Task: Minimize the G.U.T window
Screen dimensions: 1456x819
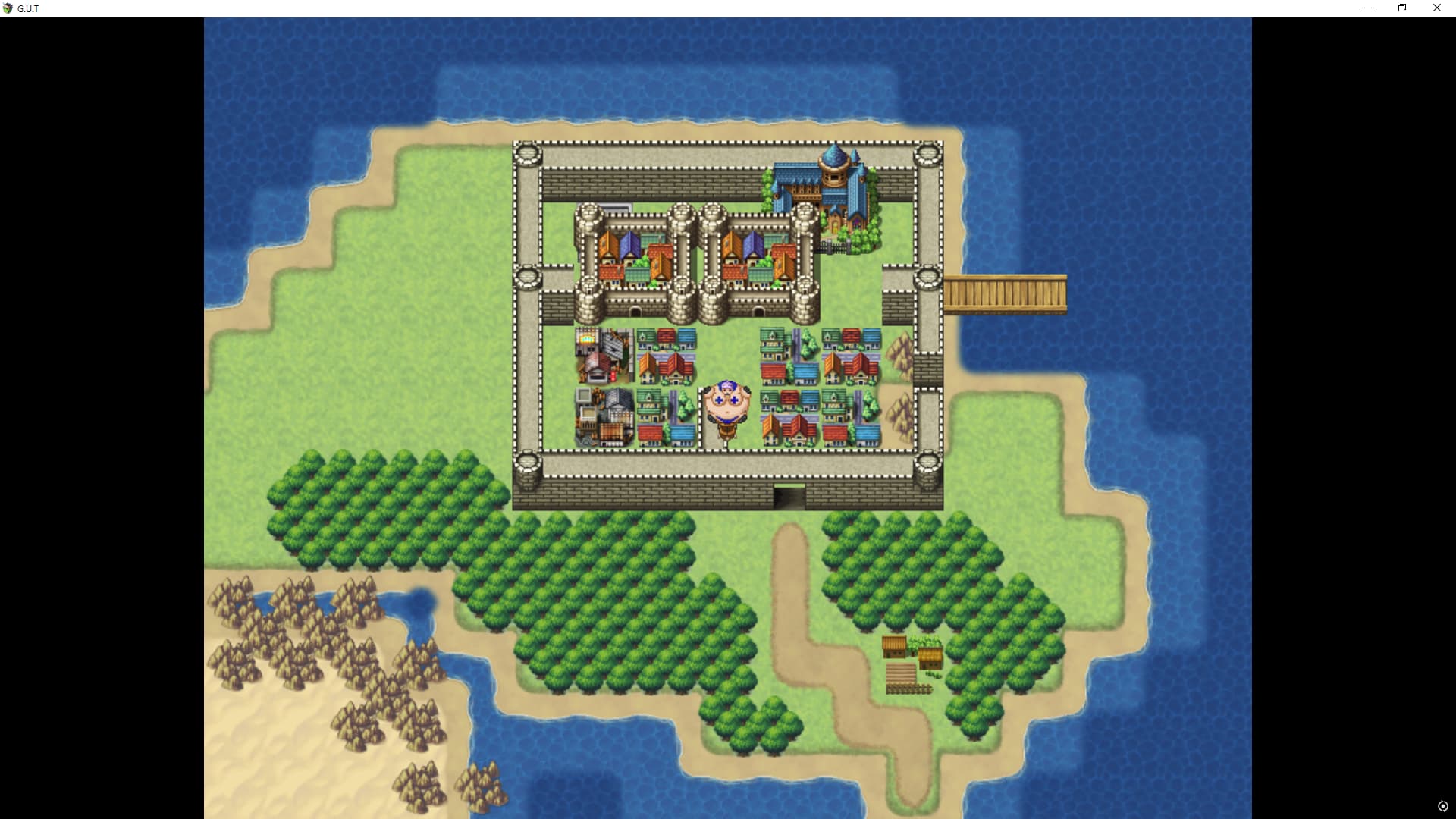Action: pos(1368,8)
